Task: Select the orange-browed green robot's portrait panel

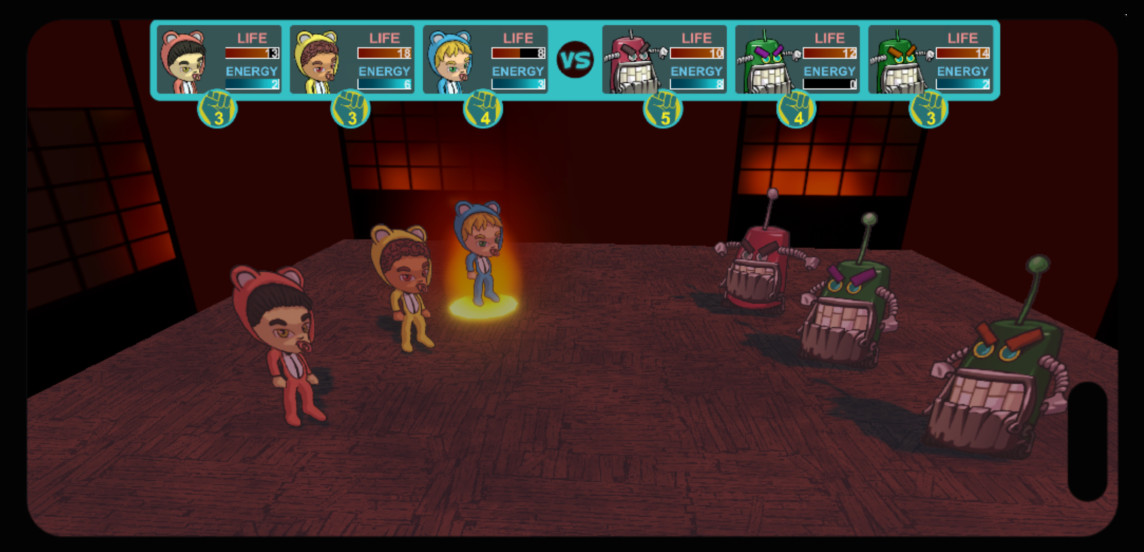Action: (x=930, y=60)
